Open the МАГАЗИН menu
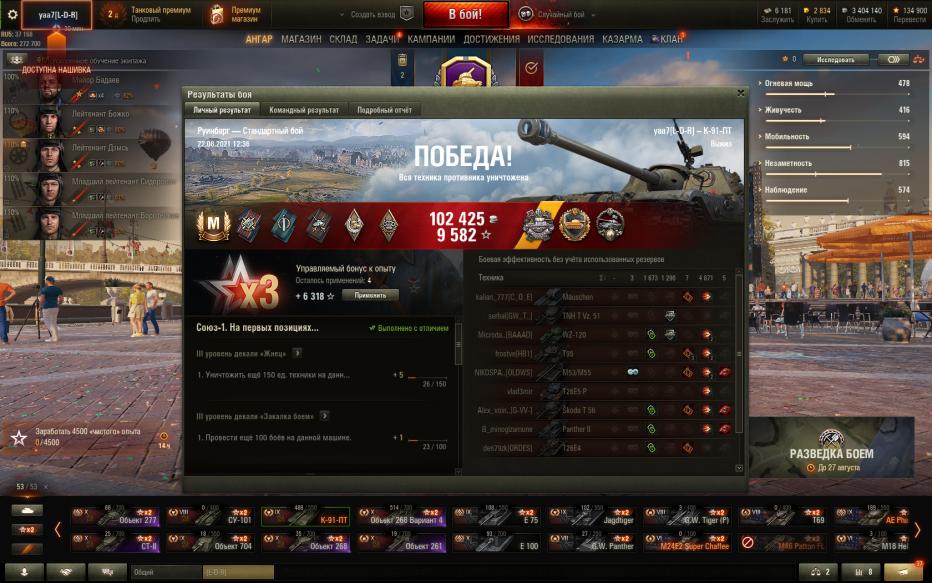This screenshot has height=583, width=932. [x=301, y=39]
